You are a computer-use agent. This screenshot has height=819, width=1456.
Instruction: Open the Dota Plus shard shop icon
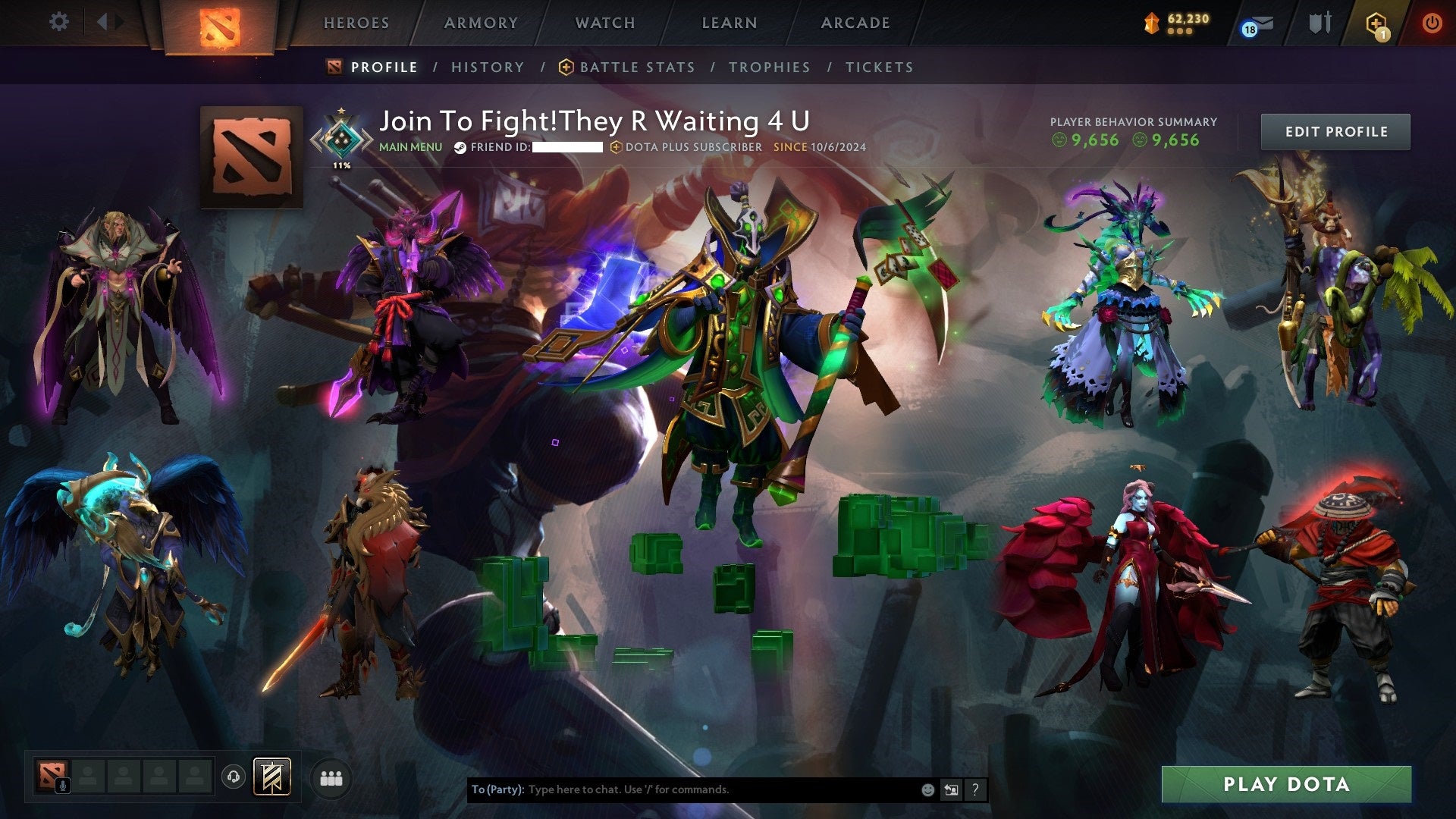coord(1151,23)
